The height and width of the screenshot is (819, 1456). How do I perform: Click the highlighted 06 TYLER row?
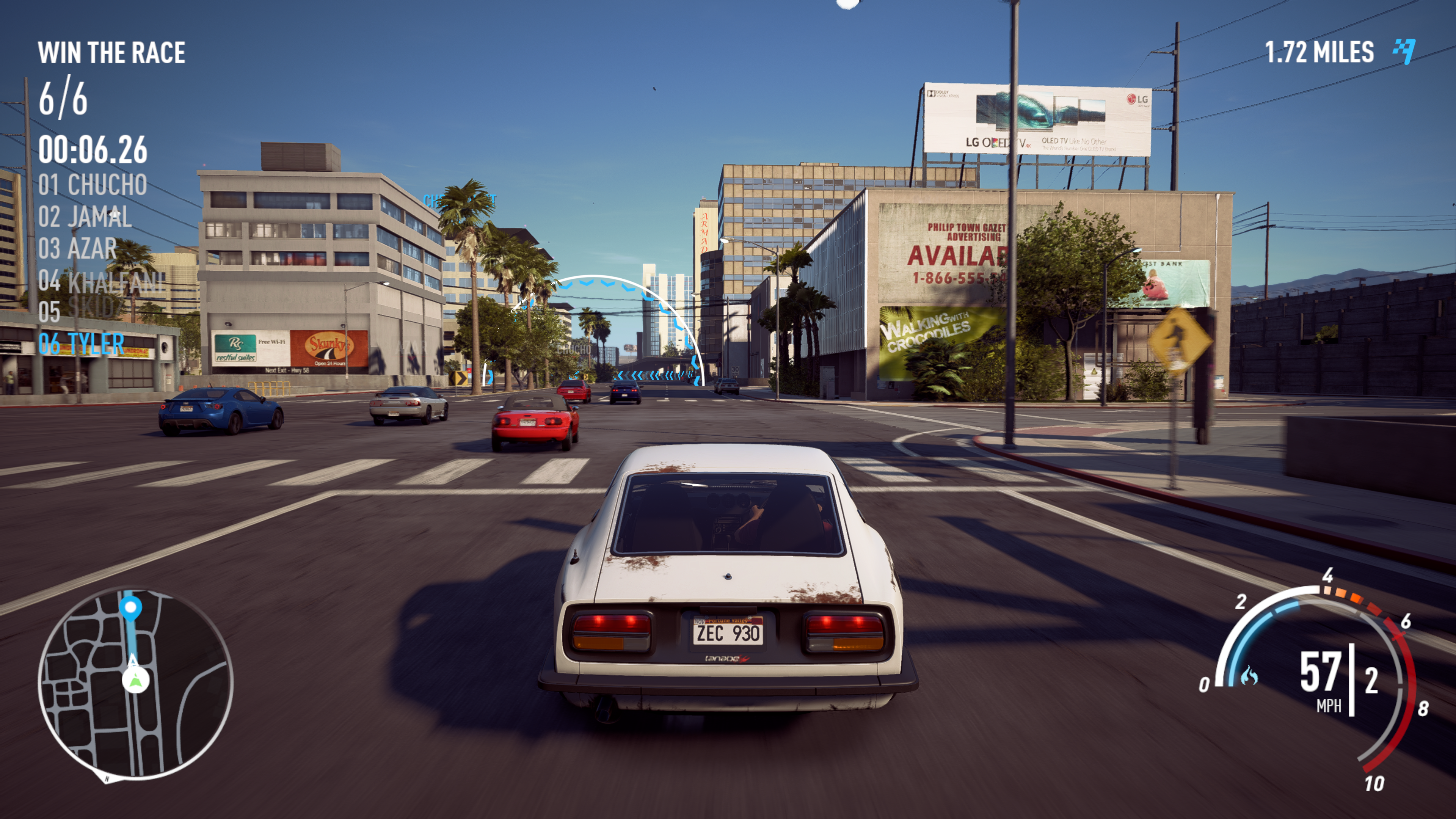tap(82, 344)
